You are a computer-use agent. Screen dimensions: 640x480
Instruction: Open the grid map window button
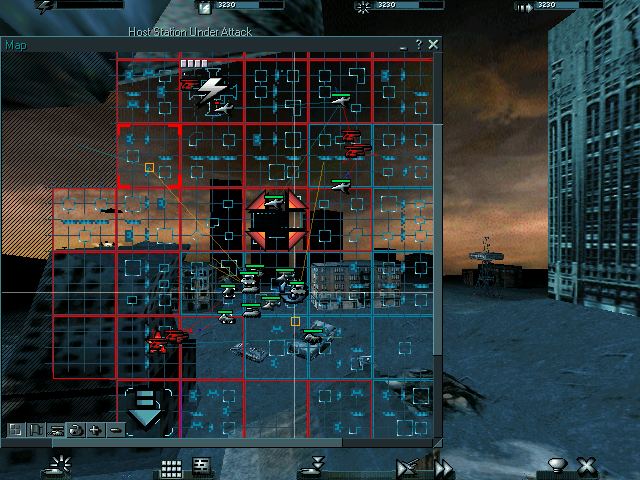(171, 466)
